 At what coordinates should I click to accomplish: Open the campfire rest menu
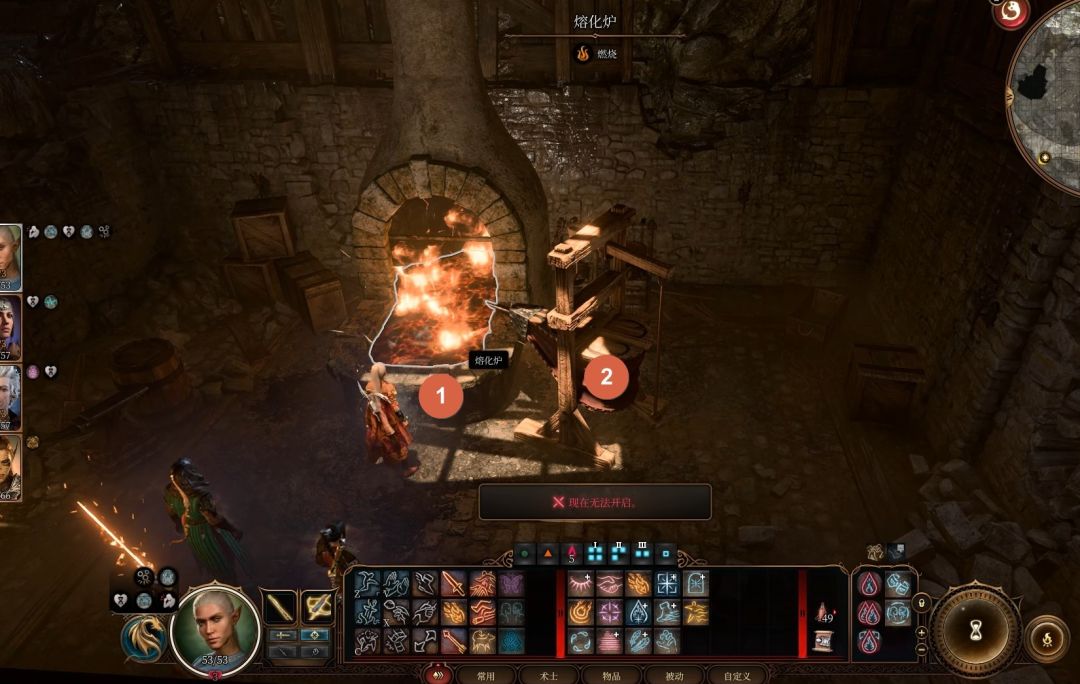click(1046, 637)
